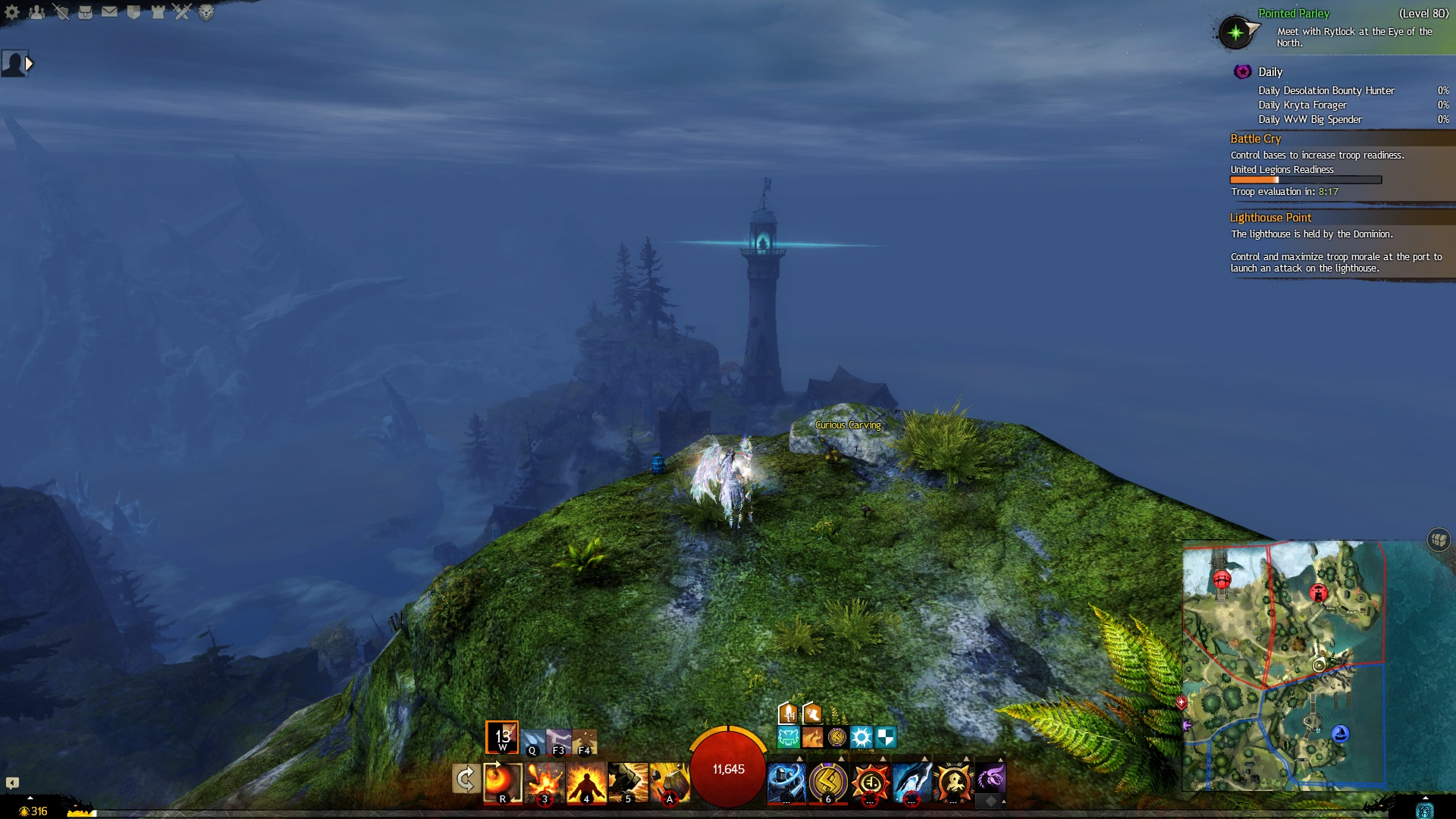Open the PvP crossed swords icon
1456x819 pixels.
click(182, 12)
